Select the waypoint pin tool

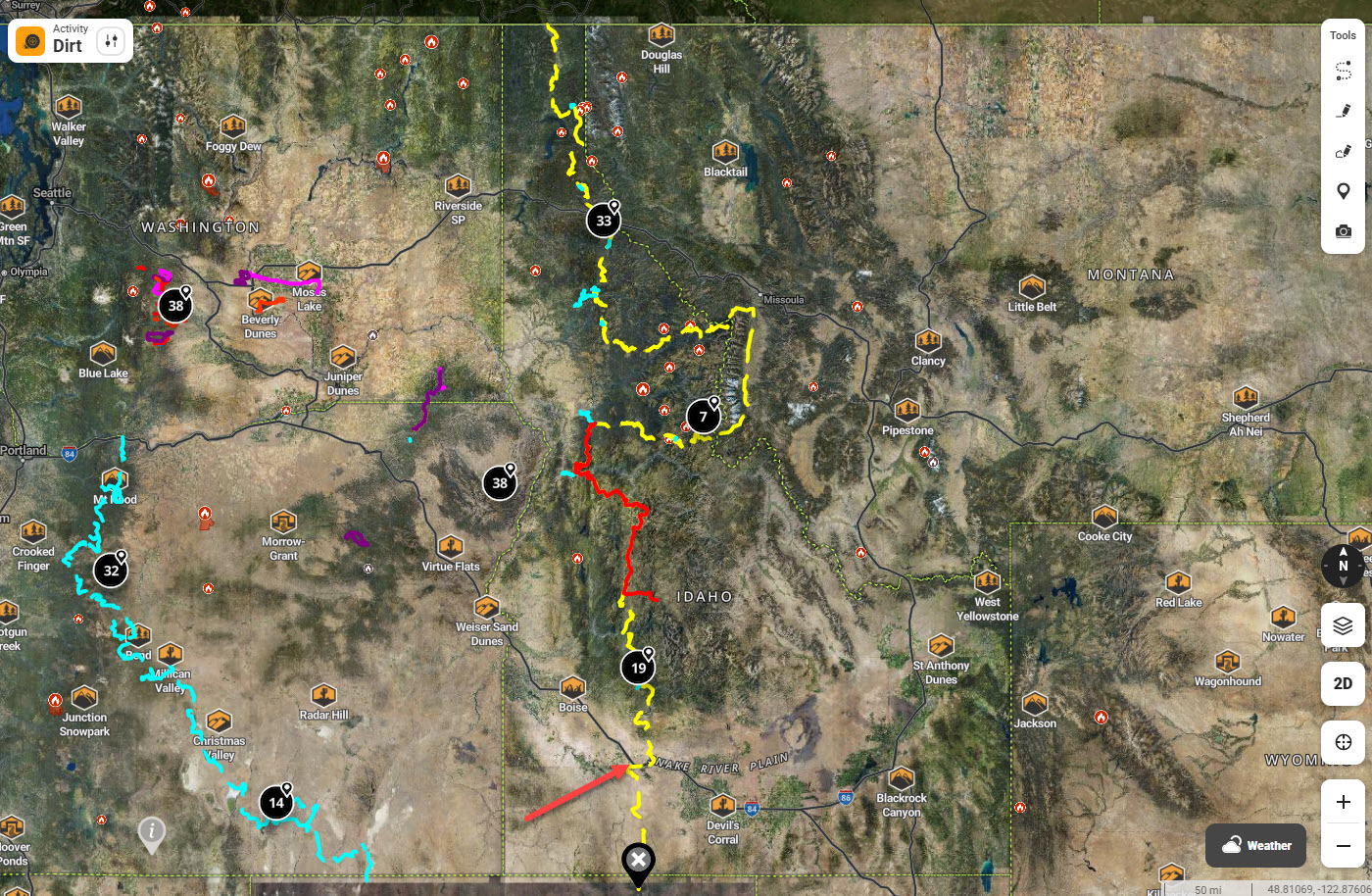point(1344,190)
